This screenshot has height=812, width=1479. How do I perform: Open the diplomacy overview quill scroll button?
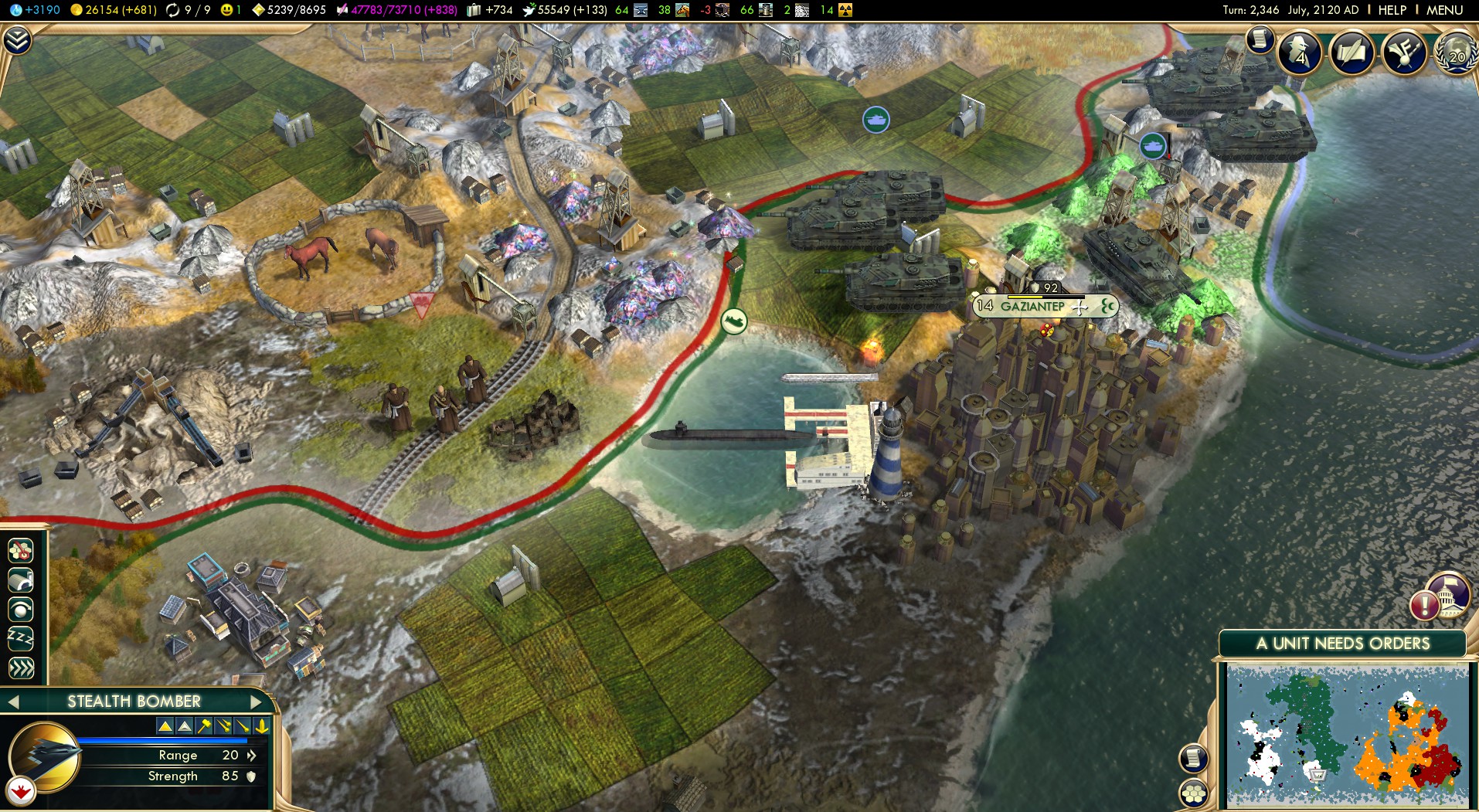tap(1351, 53)
